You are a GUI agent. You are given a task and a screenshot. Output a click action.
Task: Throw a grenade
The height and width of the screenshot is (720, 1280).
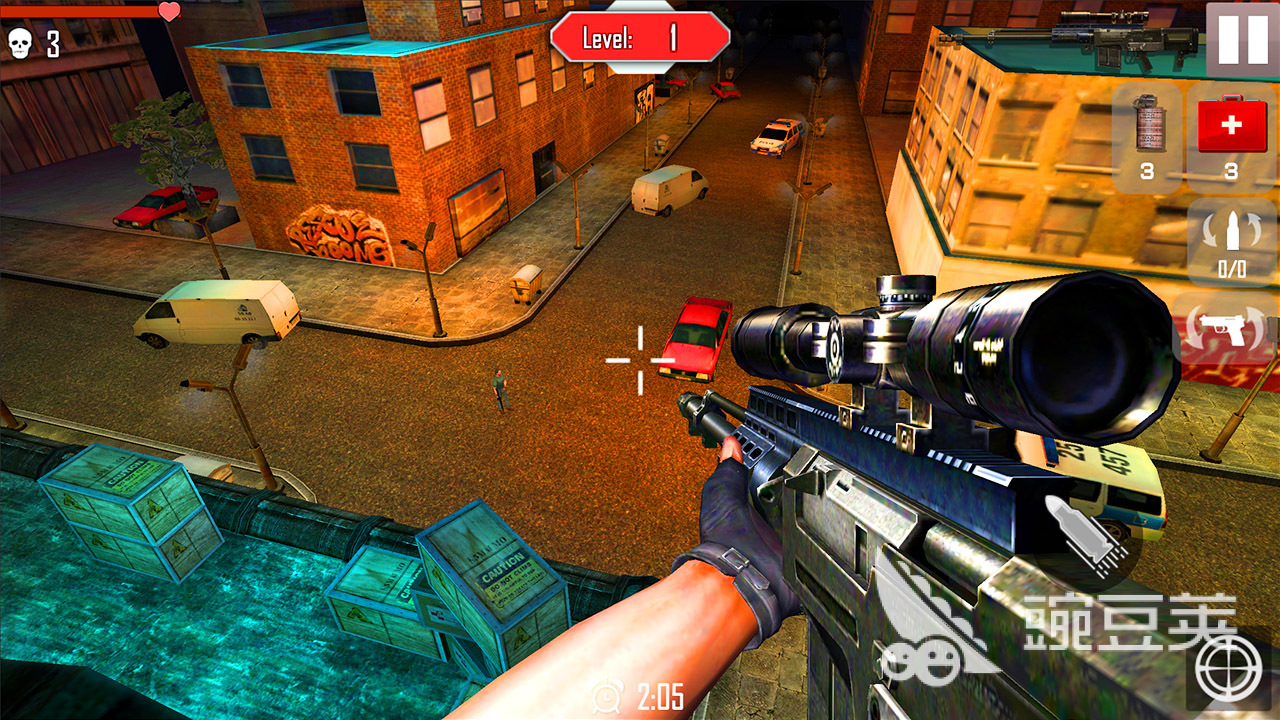(1148, 138)
